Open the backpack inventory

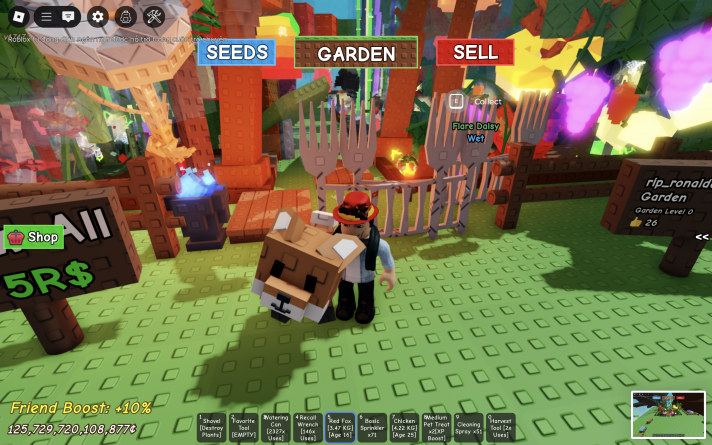[x=125, y=16]
